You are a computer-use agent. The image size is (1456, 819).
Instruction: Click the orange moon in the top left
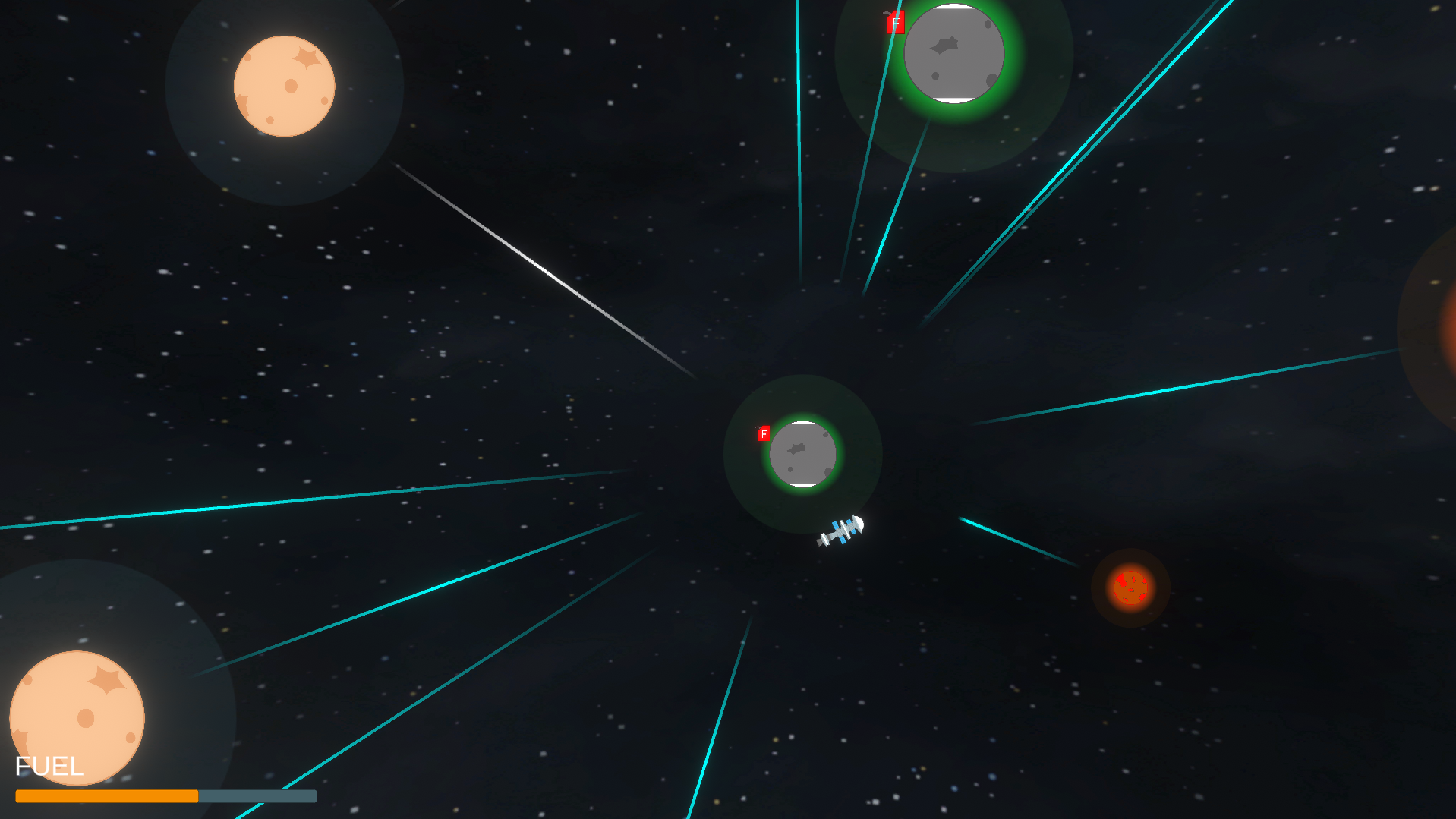pyautogui.click(x=284, y=85)
